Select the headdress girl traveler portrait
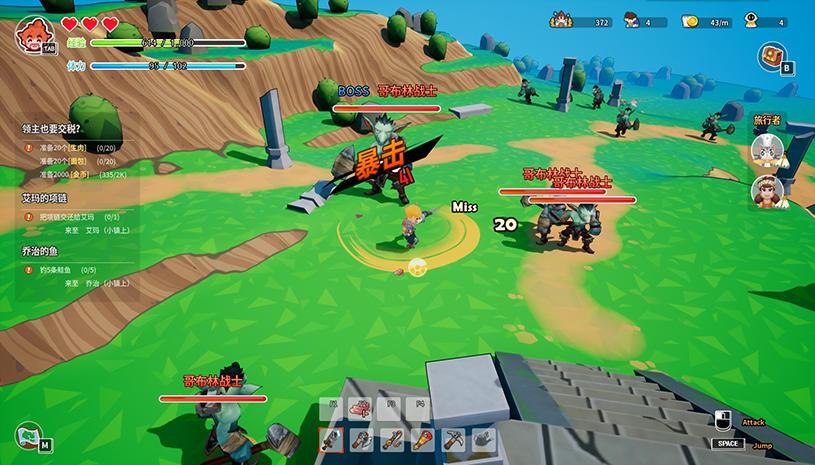This screenshot has width=815, height=465. (767, 190)
